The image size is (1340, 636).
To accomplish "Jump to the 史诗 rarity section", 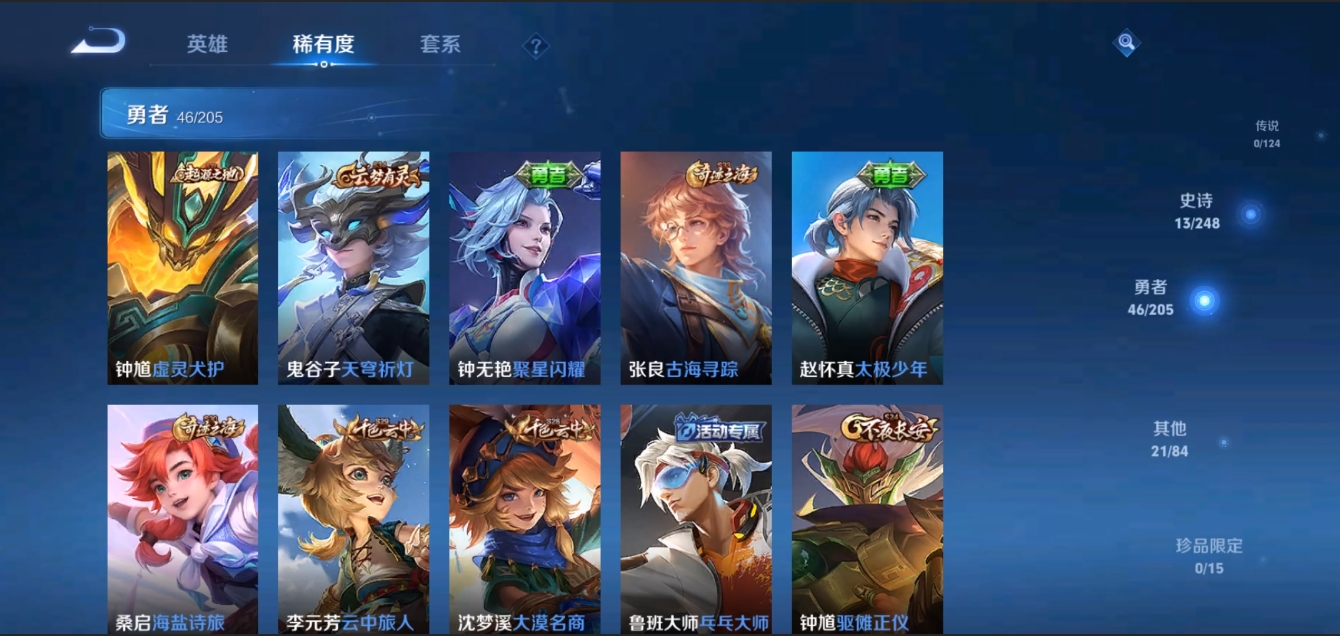I will 1198,211.
